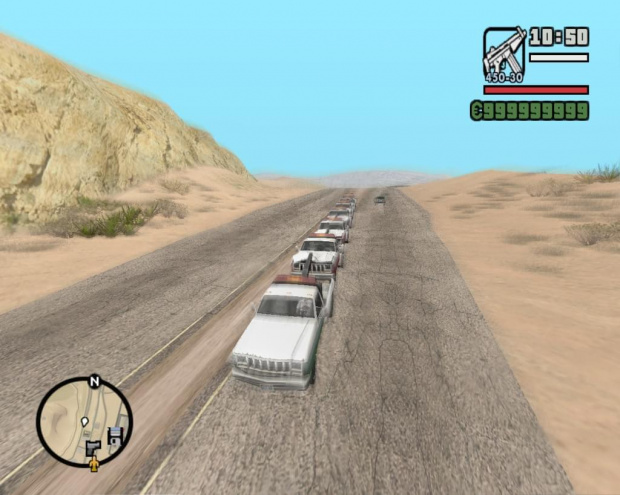This screenshot has height=495, width=620.
Task: Click the white player arrow on radar
Action: tap(85, 420)
